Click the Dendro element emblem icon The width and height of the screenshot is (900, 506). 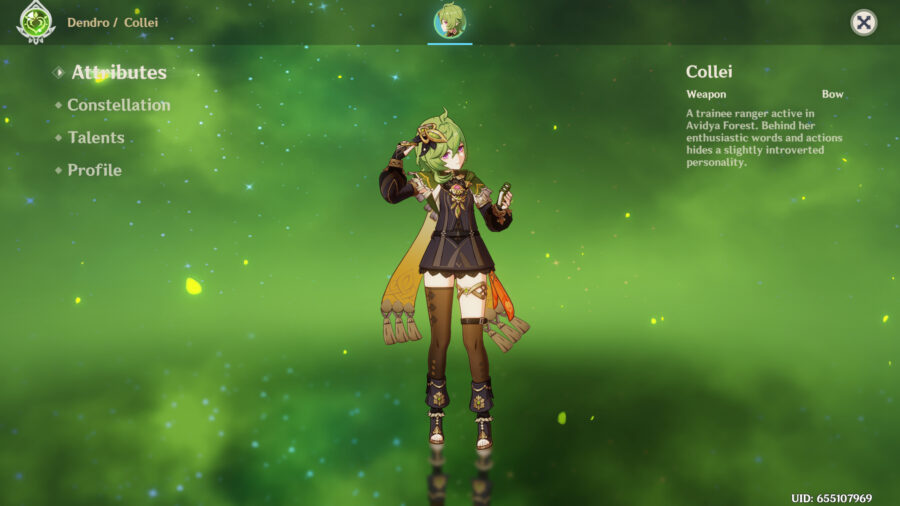[36, 21]
